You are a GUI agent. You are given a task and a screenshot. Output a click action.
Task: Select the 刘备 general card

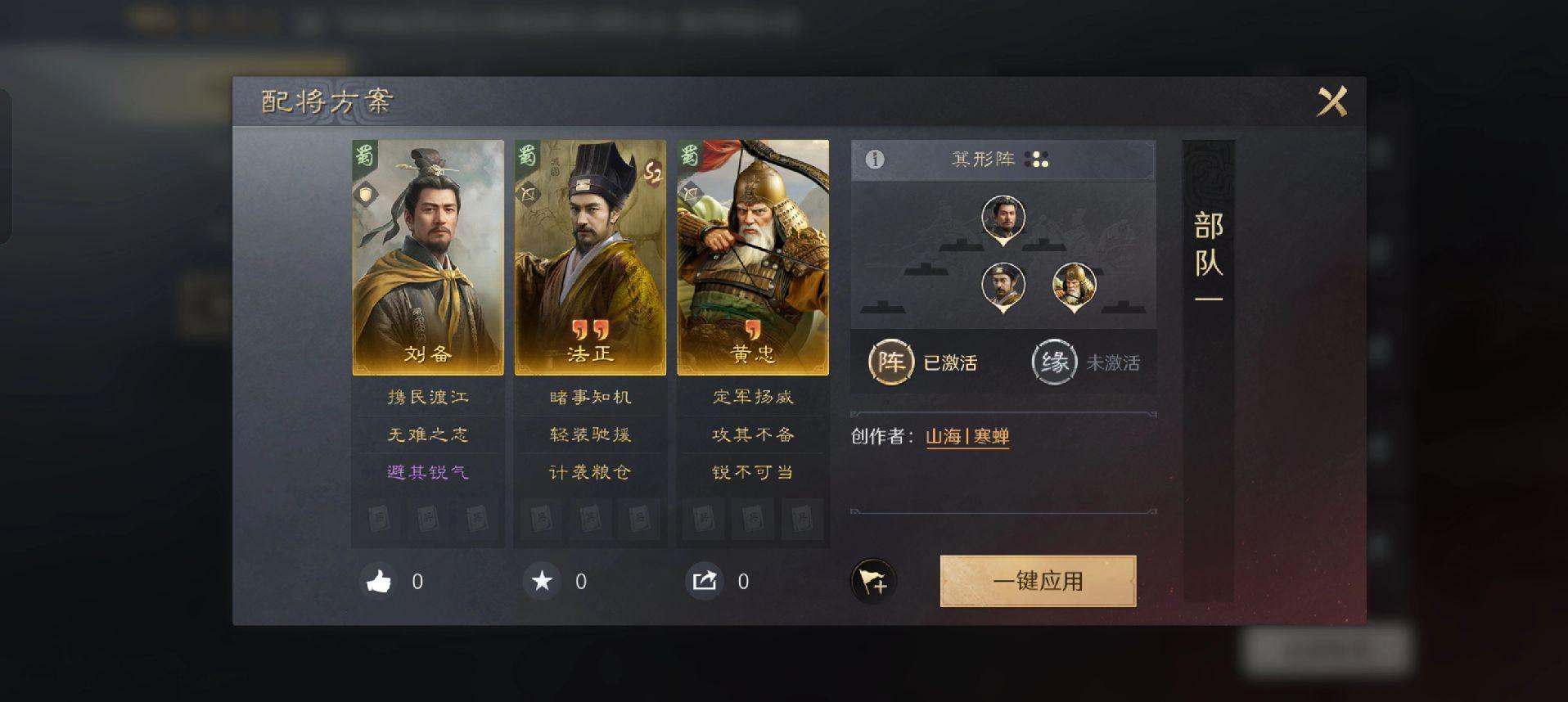[x=428, y=258]
